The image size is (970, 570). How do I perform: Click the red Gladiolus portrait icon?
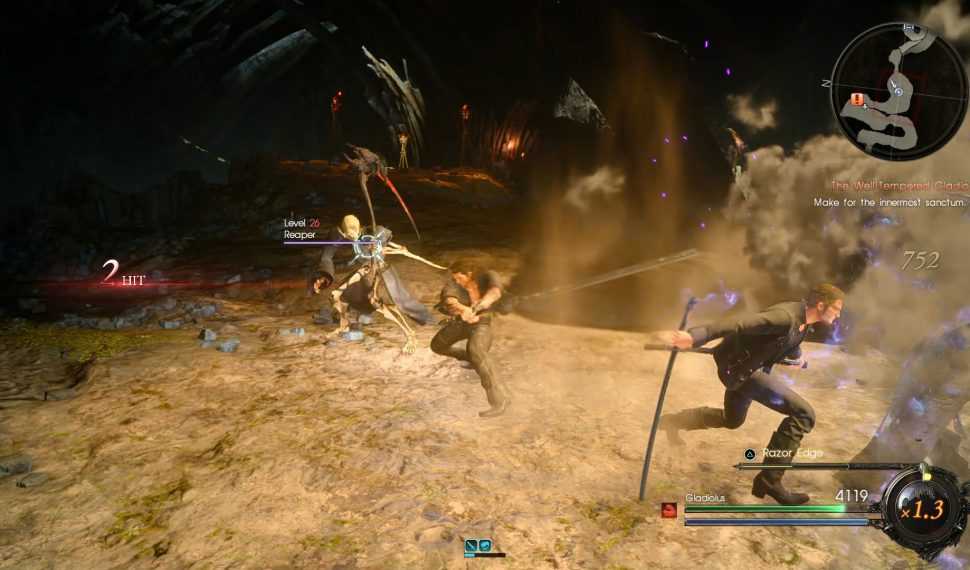(669, 511)
